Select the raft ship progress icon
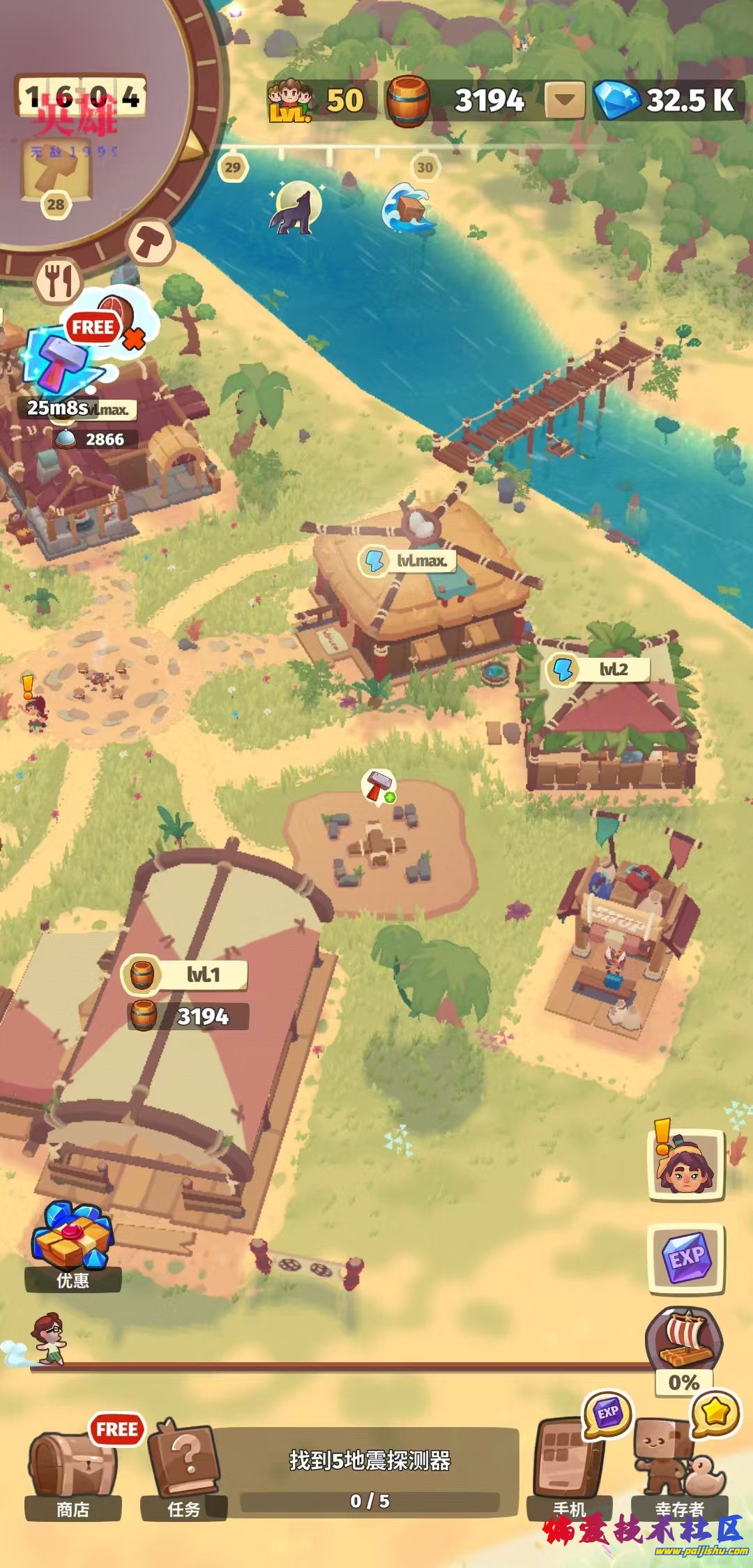 tap(686, 1341)
